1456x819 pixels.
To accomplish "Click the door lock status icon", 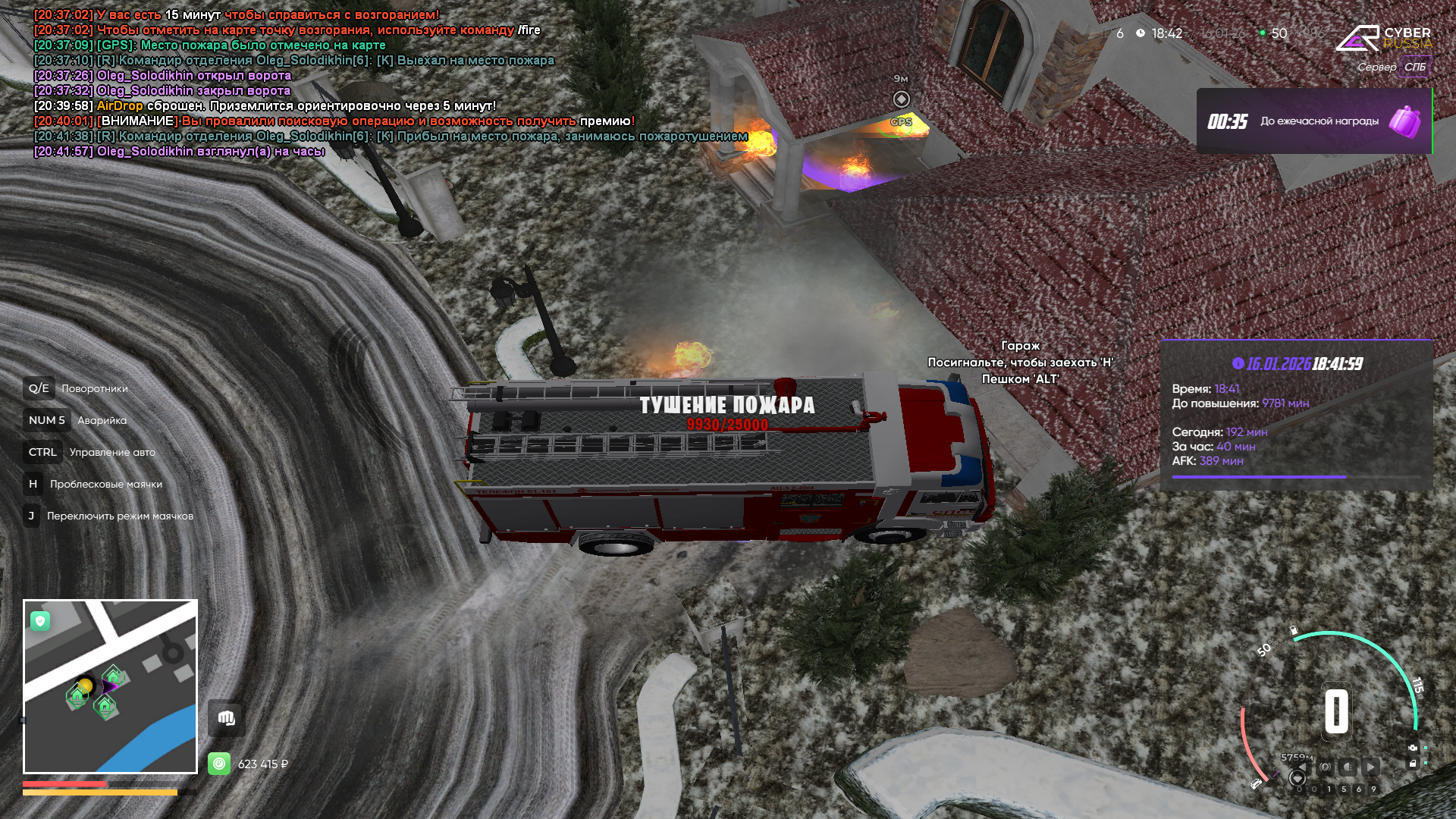I will [x=1413, y=764].
